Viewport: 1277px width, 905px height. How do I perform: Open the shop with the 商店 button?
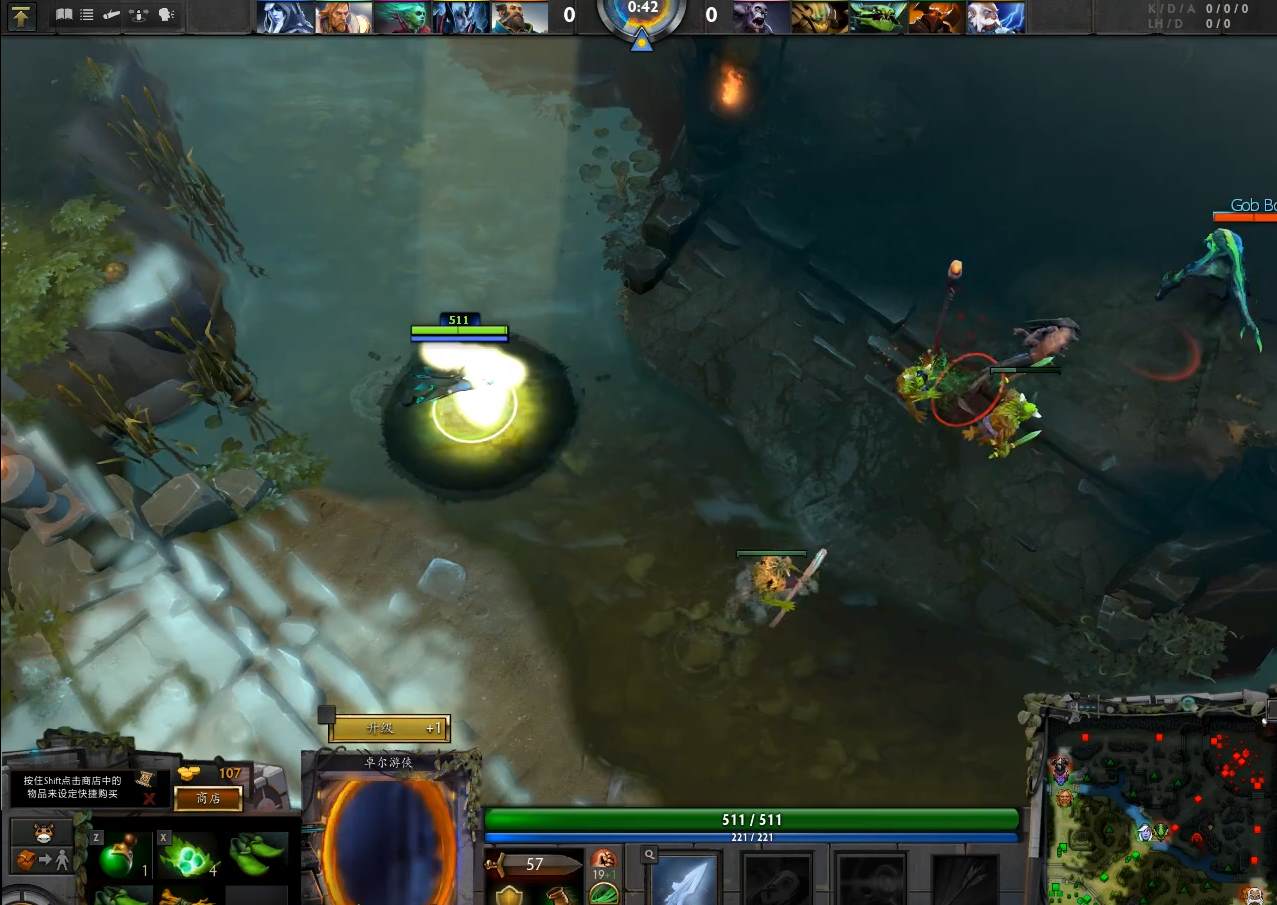(x=208, y=798)
